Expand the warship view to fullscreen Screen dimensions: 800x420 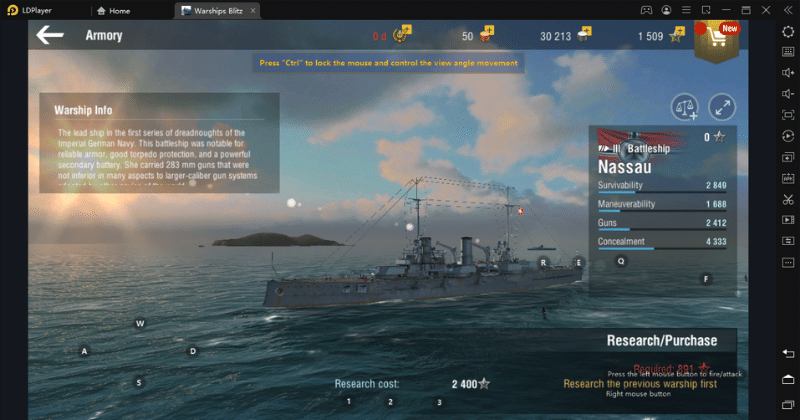point(722,106)
